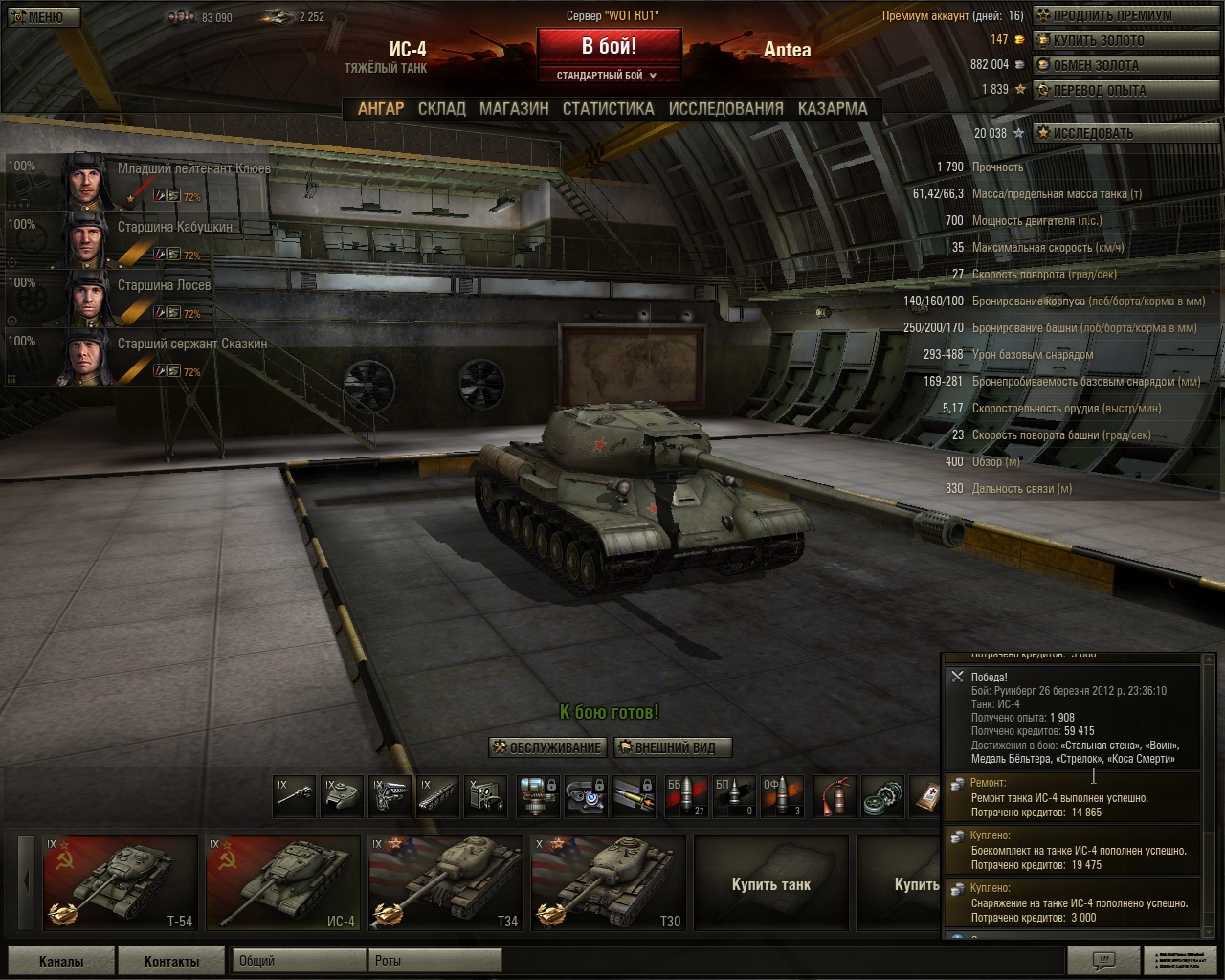Open Обмен золота exchange
Image resolution: width=1225 pixels, height=980 pixels.
tap(1095, 65)
